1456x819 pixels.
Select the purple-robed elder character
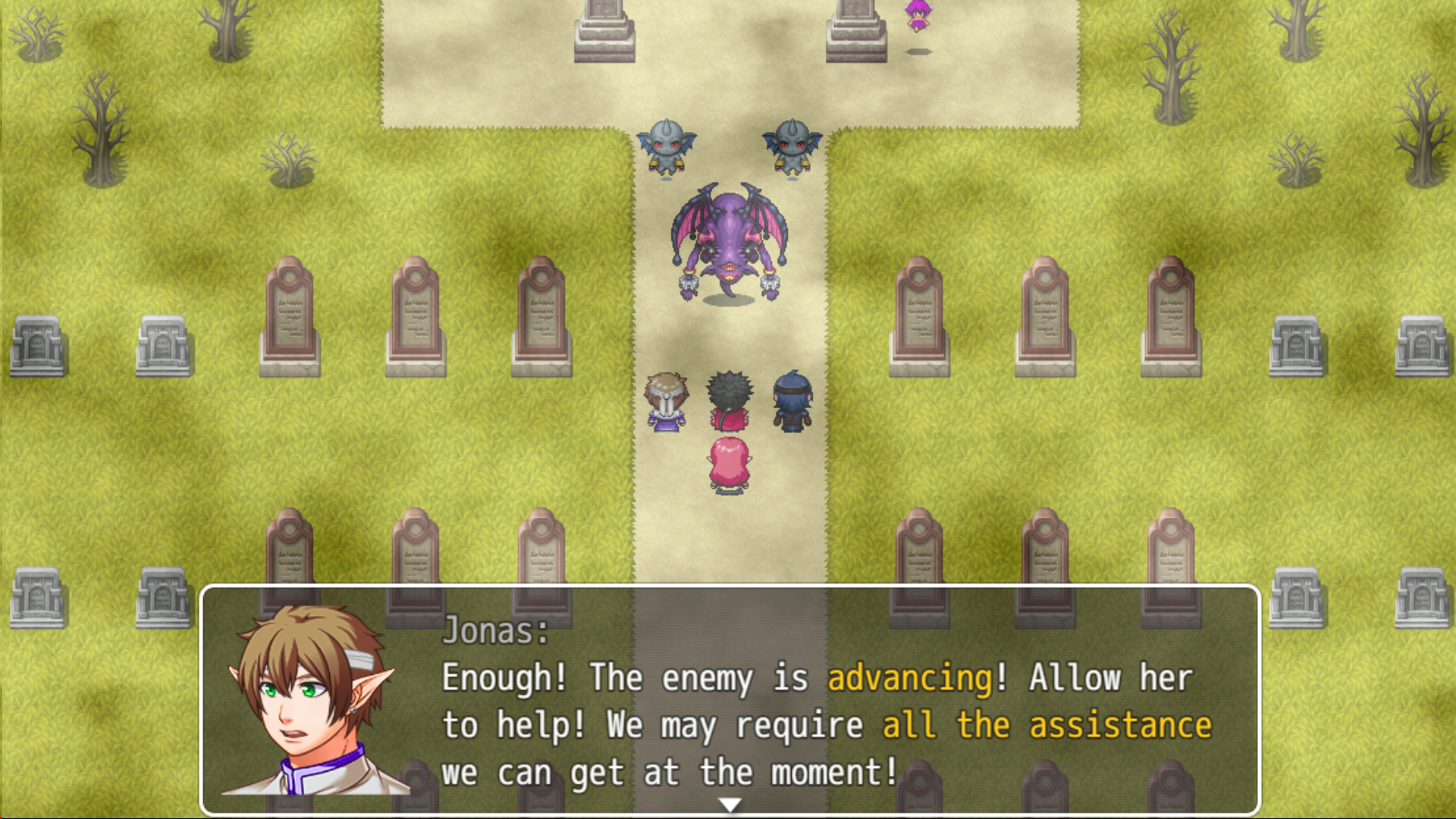666,402
